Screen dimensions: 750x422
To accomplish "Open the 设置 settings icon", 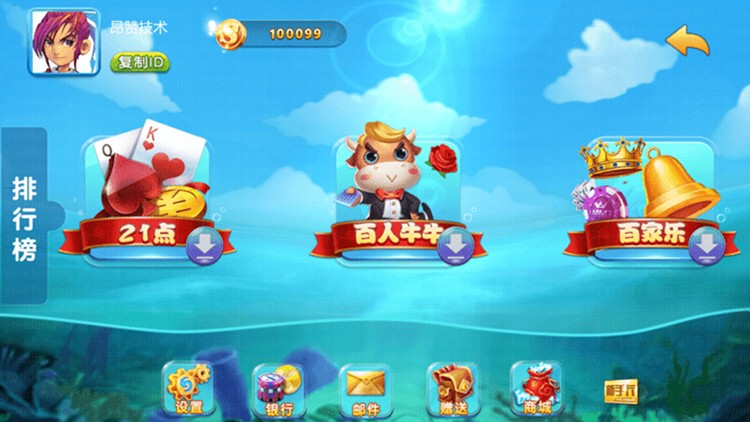I will pyautogui.click(x=188, y=388).
